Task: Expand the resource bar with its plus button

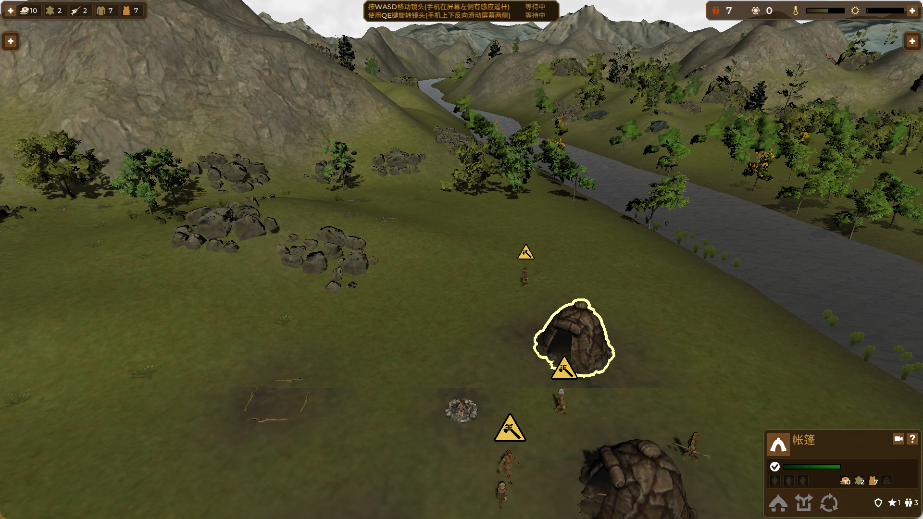Action: pyautogui.click(x=9, y=10)
